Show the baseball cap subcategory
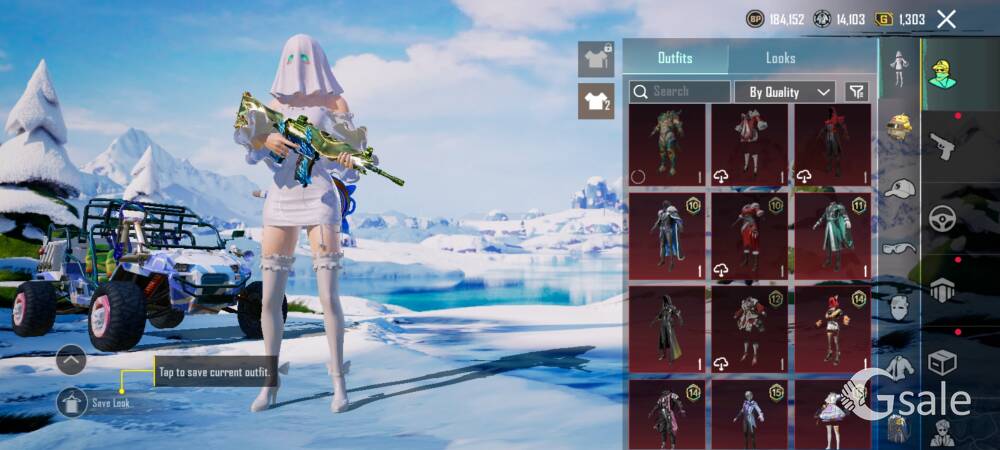1000x450 pixels. click(900, 188)
